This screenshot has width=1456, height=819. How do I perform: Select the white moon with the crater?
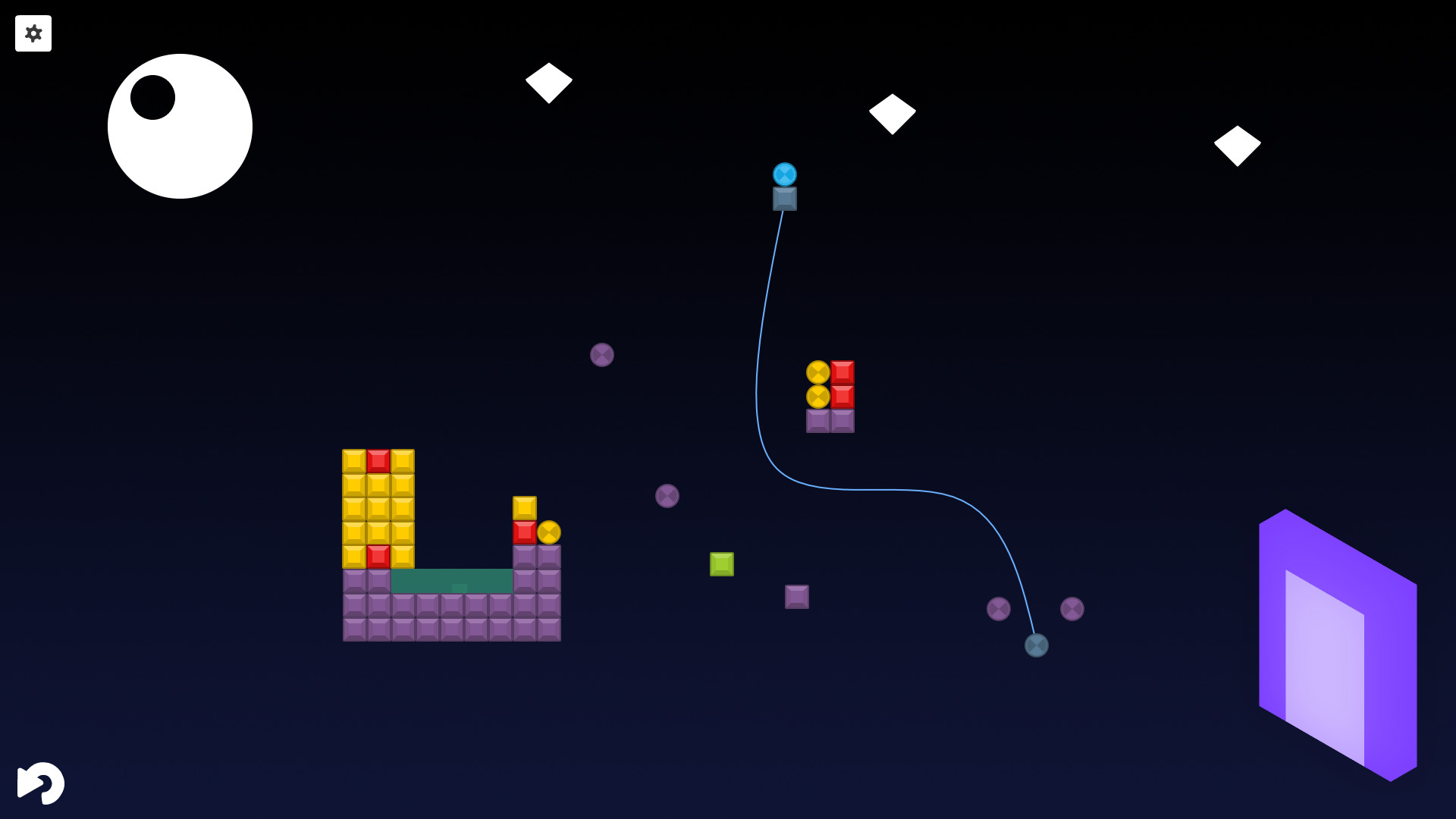click(180, 126)
